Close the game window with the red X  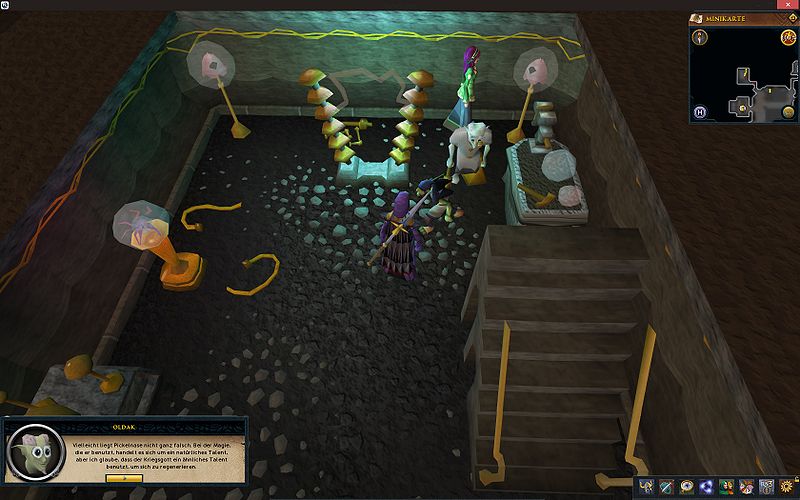[787, 5]
